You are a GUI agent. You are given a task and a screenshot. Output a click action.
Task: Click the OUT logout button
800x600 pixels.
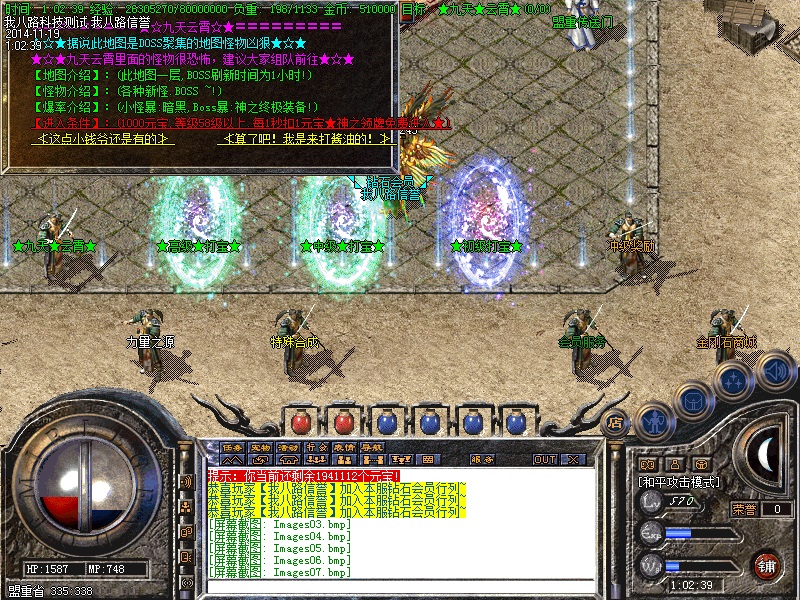click(x=544, y=459)
